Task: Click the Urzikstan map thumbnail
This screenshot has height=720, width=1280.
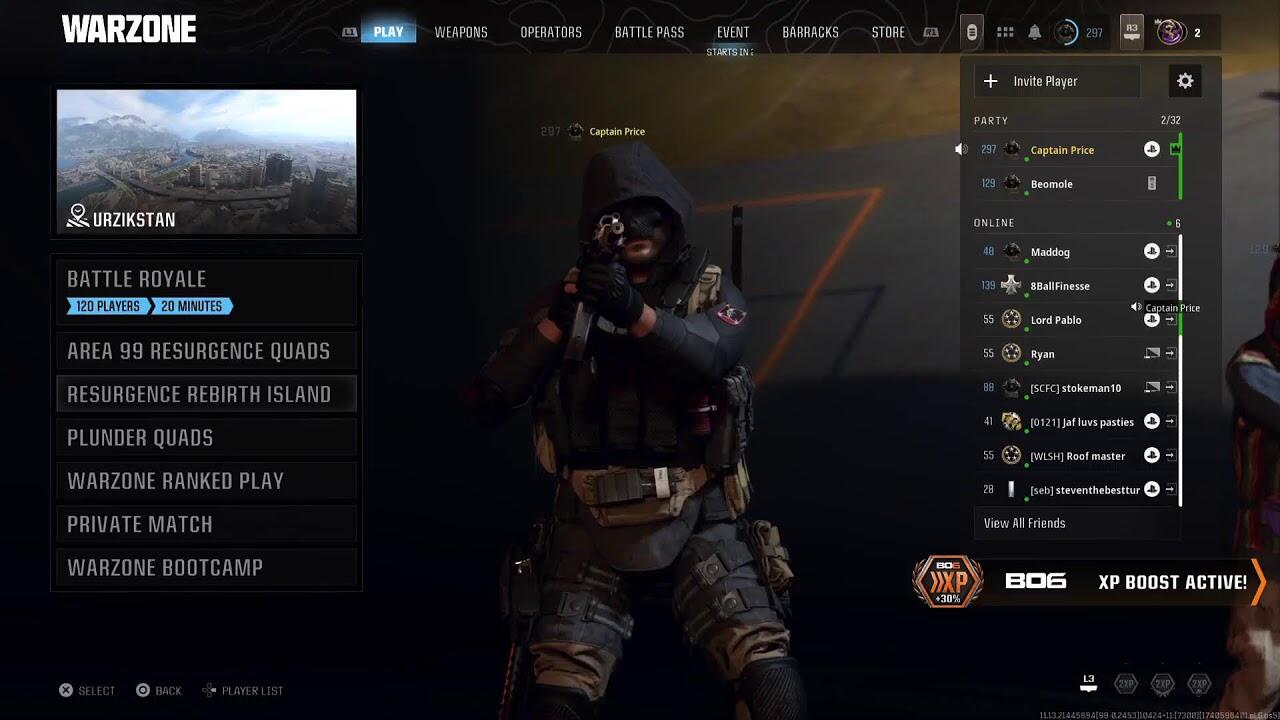Action: point(206,162)
